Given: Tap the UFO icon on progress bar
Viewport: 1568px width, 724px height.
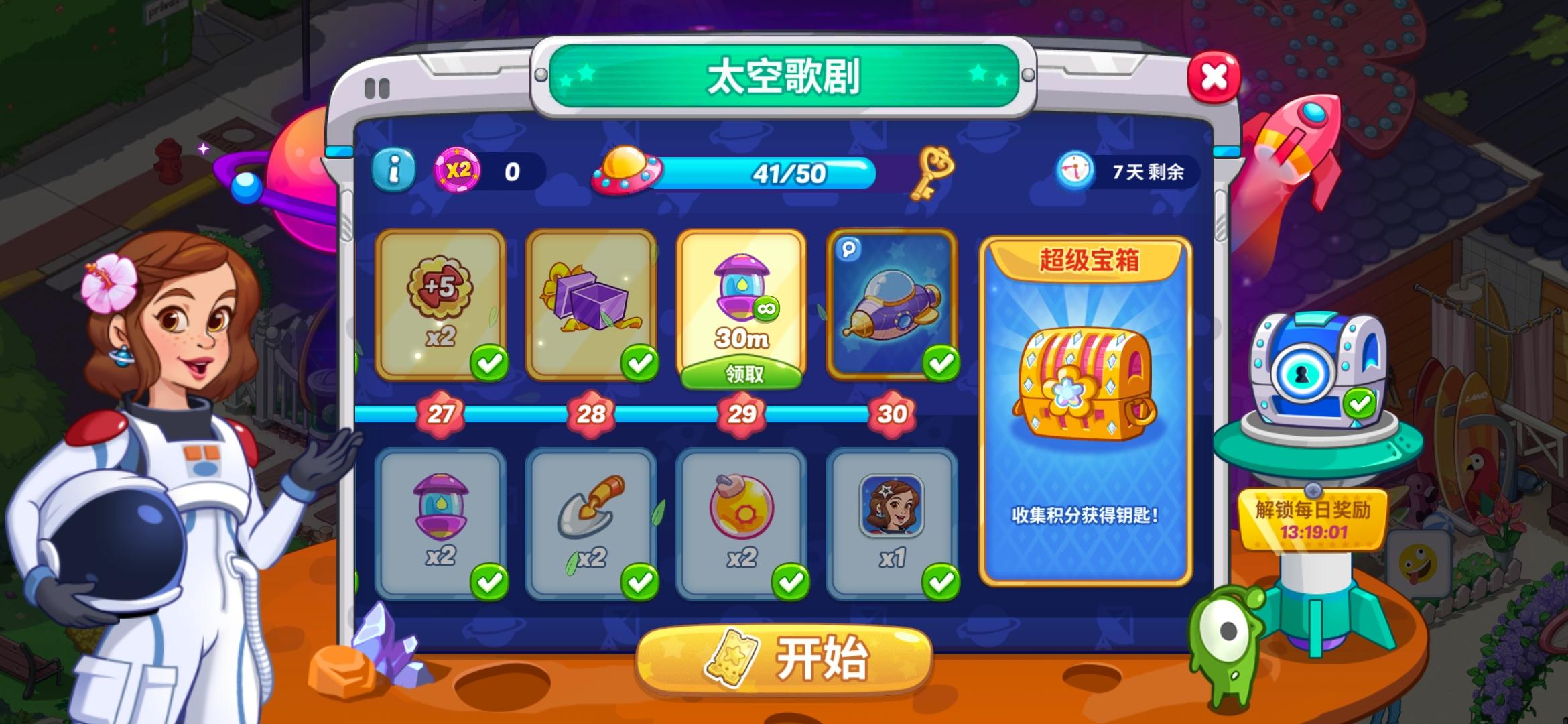Looking at the screenshot, I should click(625, 173).
